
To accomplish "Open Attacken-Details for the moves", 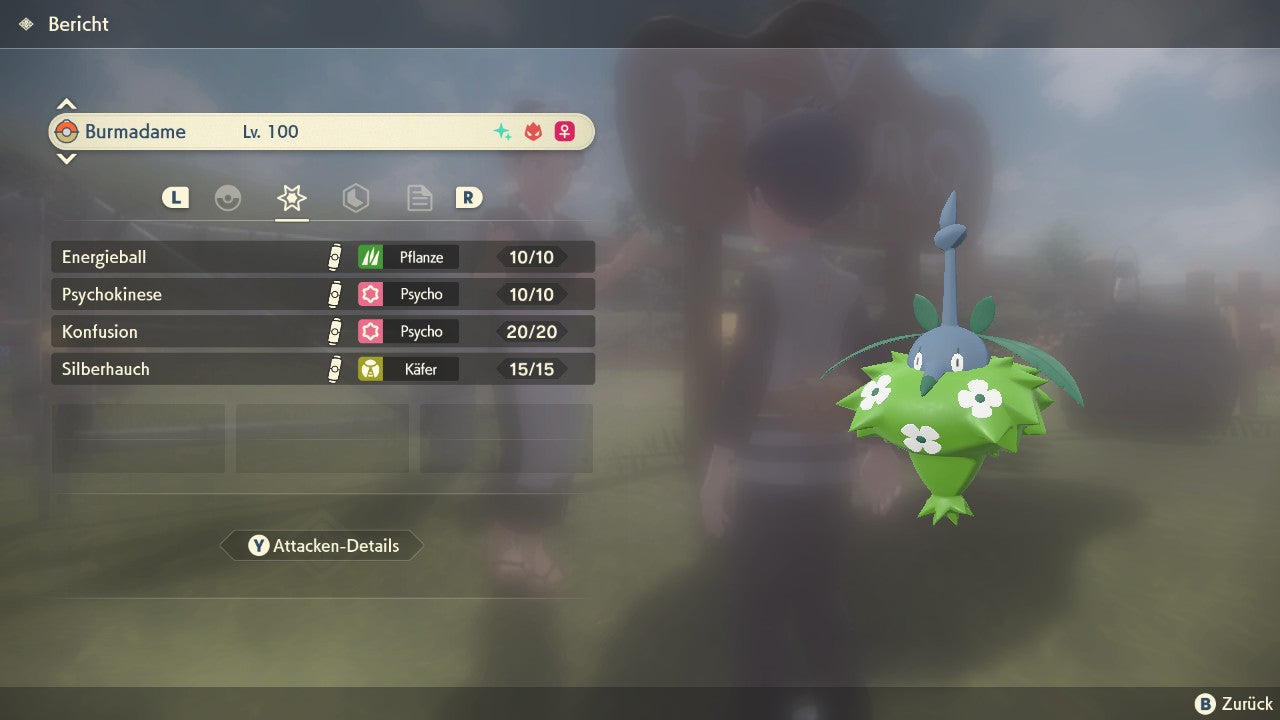I will click(322, 546).
